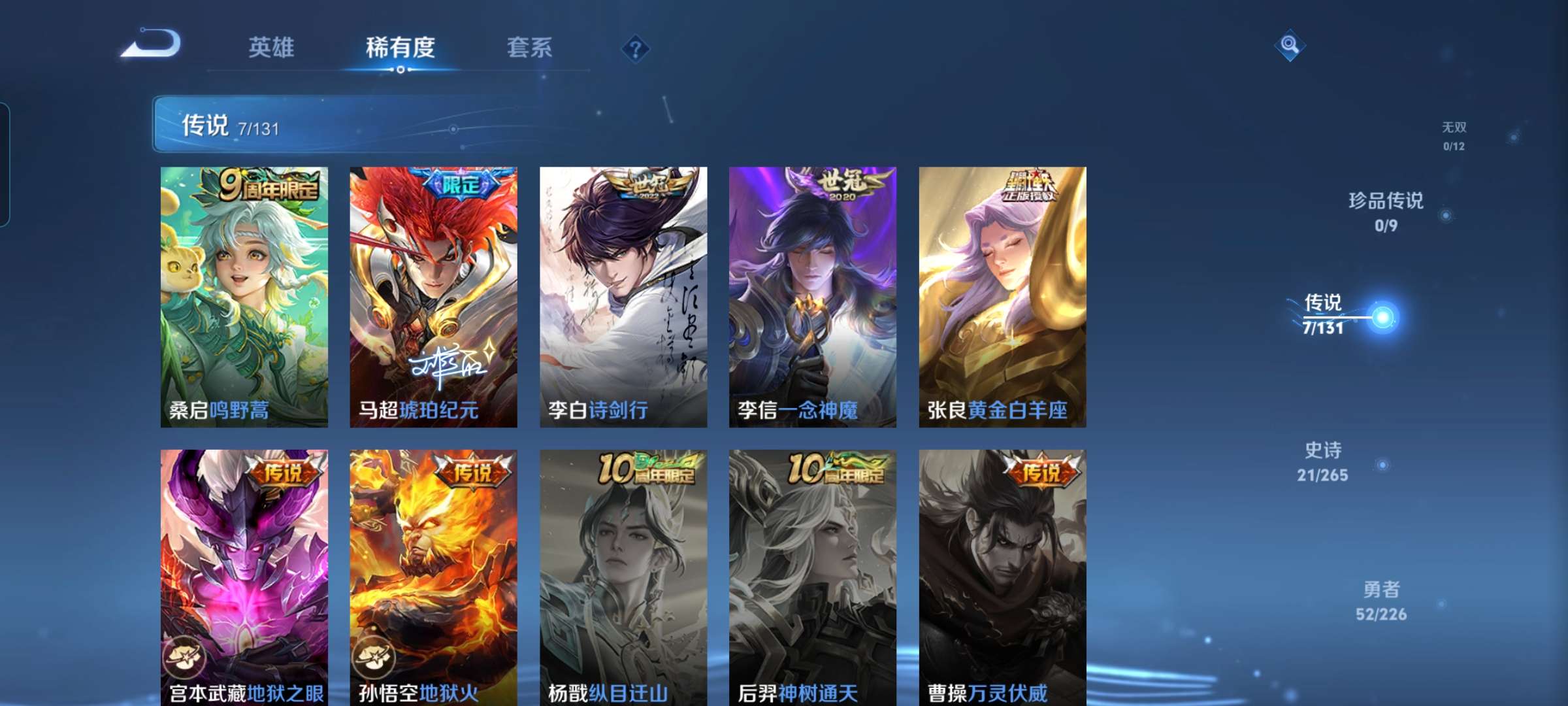Click the 限定 badge on 马超琥珀纪元 skin
The height and width of the screenshot is (706, 1568).
pos(461,186)
